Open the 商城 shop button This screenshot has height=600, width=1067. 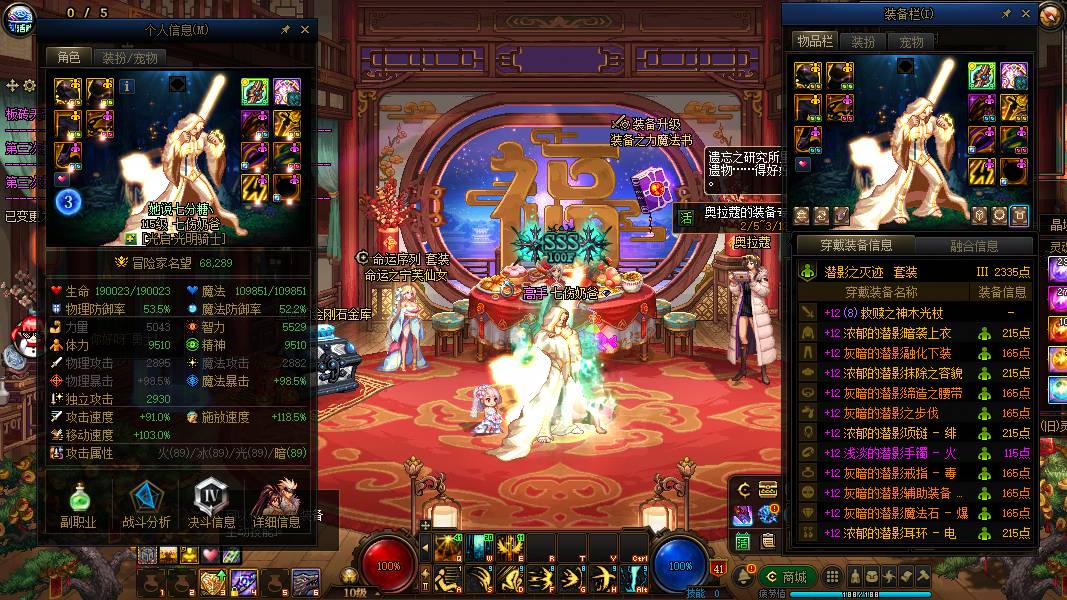click(x=786, y=577)
